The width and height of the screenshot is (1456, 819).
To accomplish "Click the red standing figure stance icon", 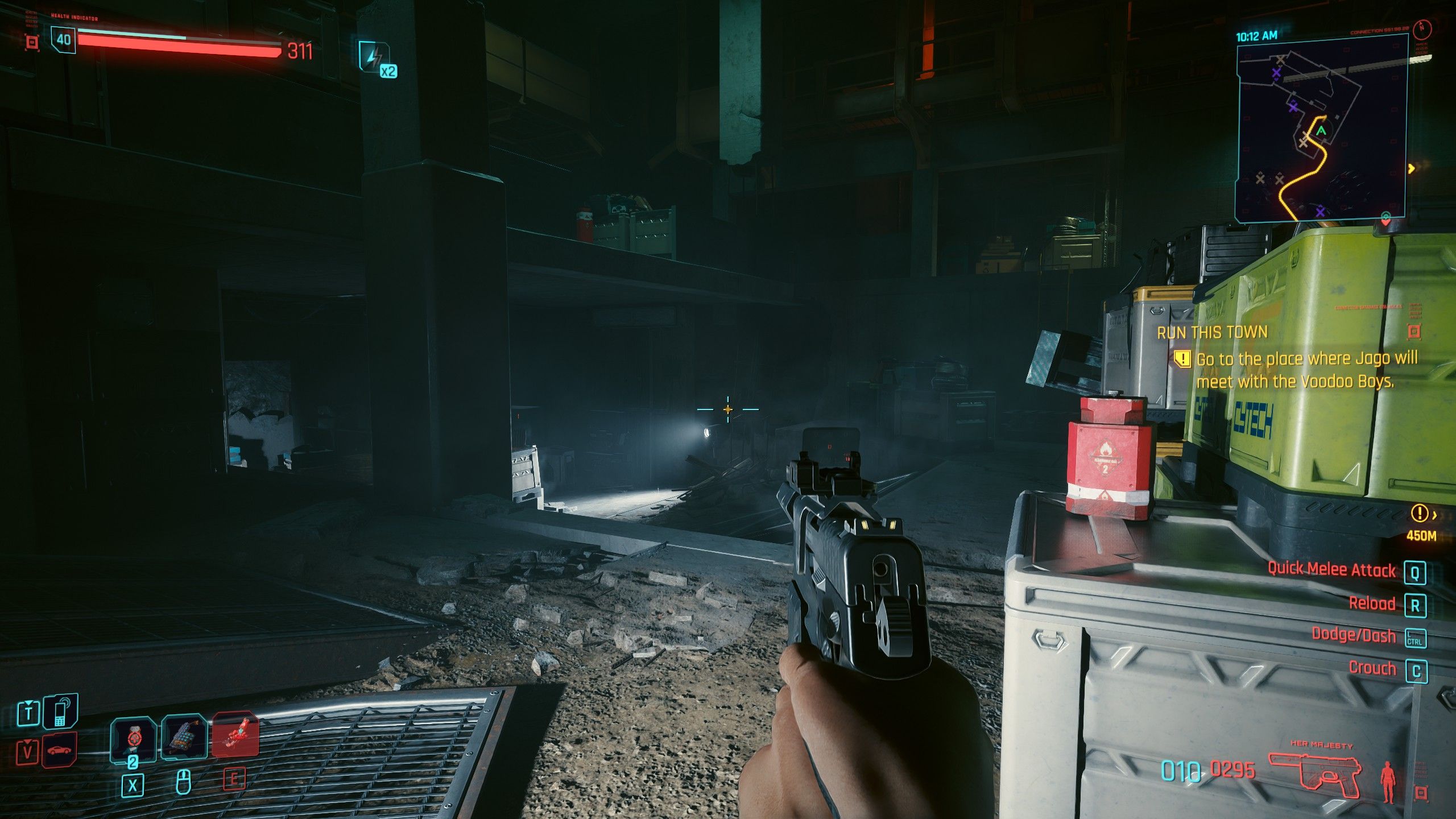I will 1388,781.
